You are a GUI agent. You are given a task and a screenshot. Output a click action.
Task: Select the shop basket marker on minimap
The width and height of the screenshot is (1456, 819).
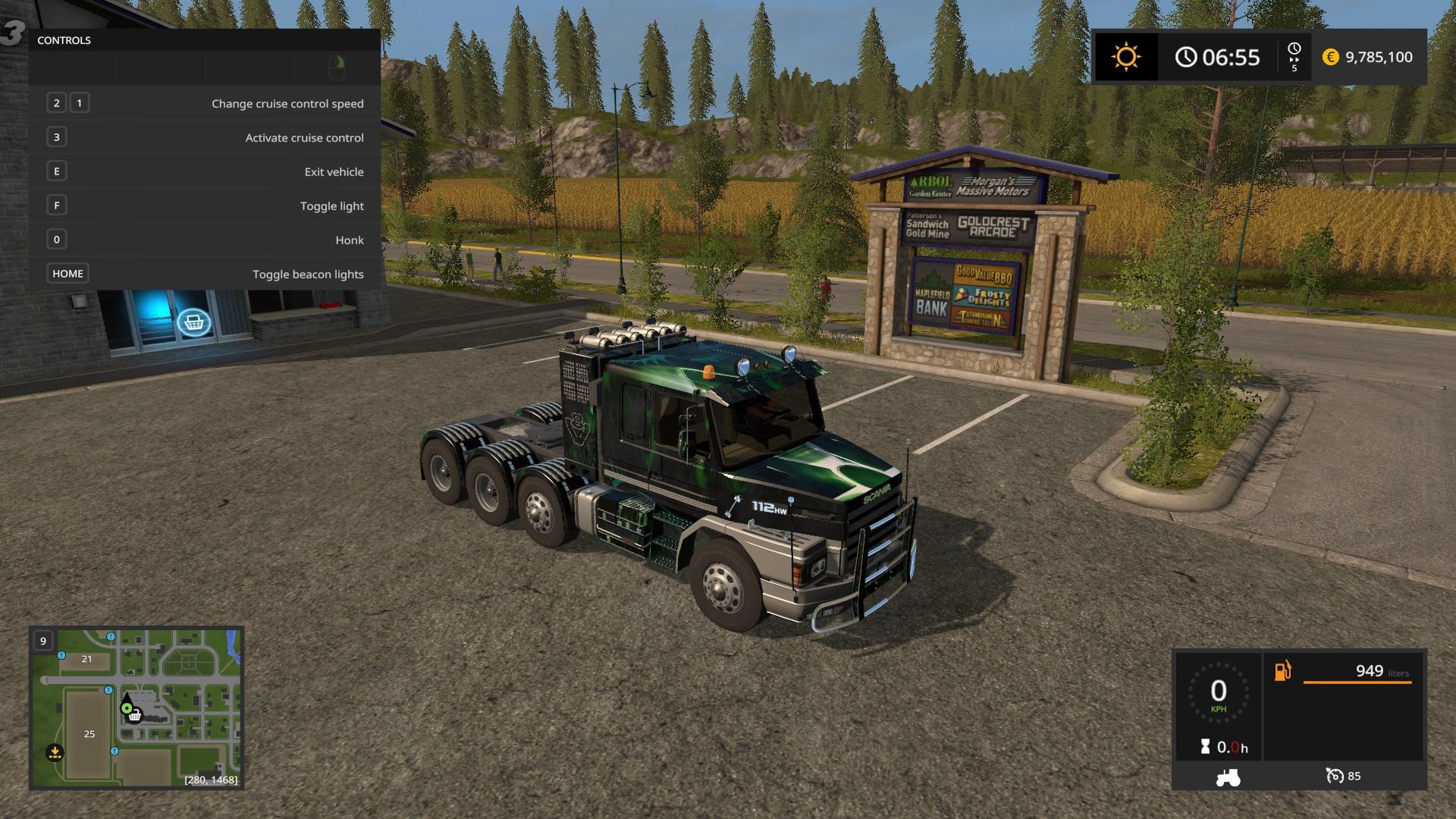tap(135, 715)
